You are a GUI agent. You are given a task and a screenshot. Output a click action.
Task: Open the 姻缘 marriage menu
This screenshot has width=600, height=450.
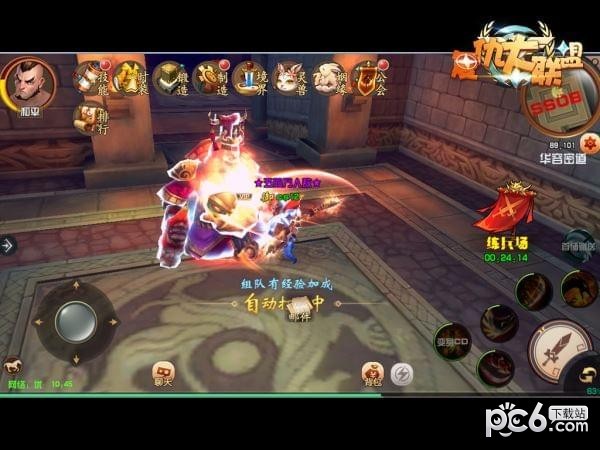329,76
